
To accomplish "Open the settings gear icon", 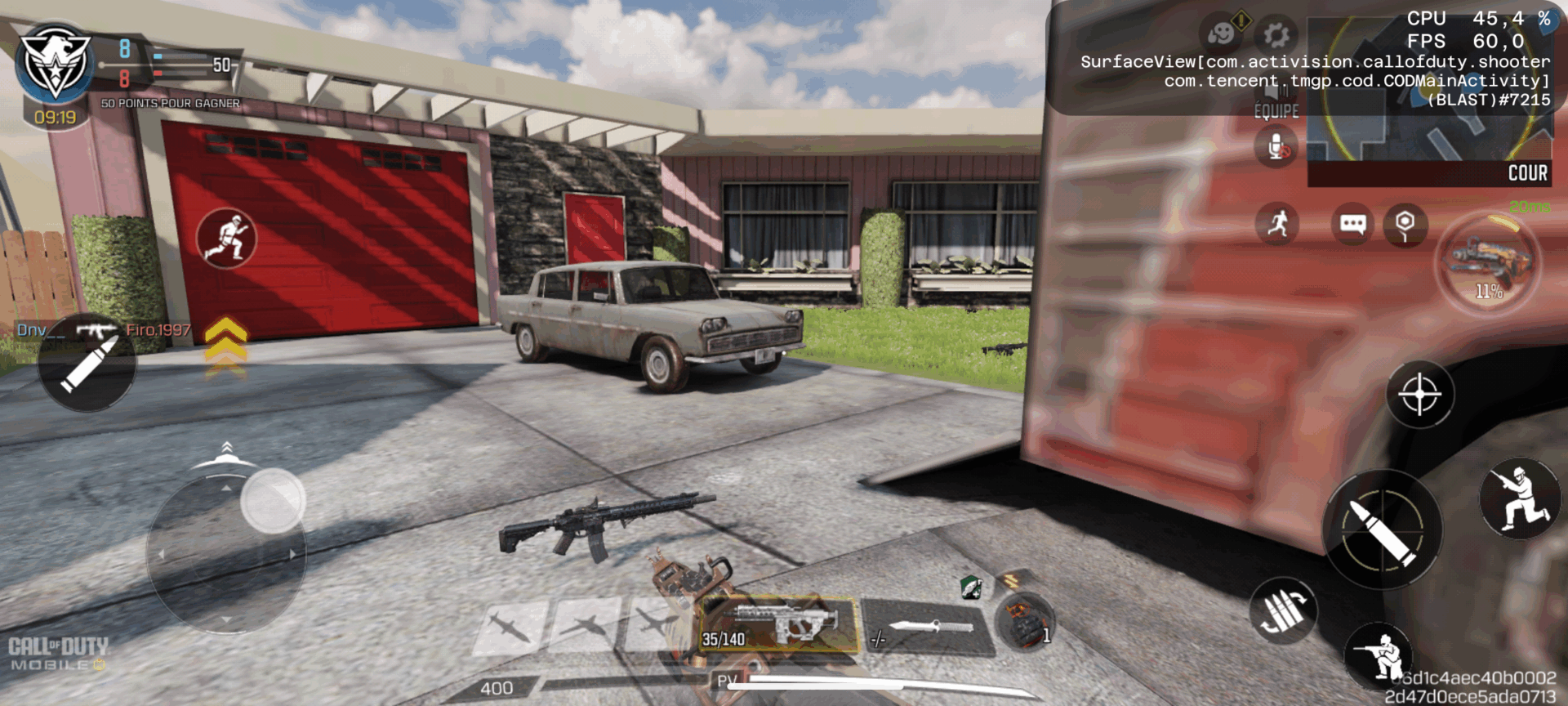I will [1276, 35].
